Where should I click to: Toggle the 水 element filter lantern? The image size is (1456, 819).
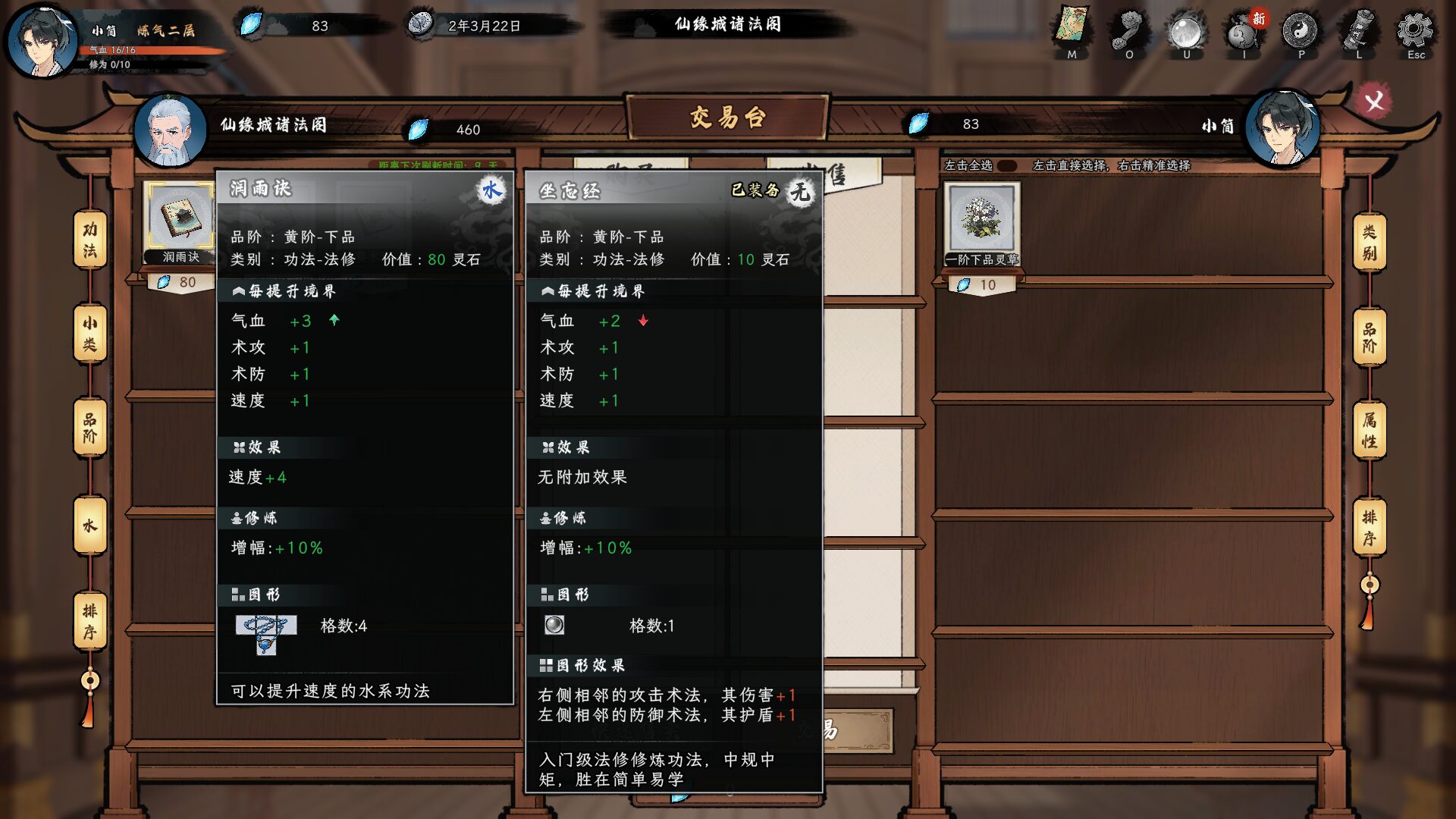point(89,523)
